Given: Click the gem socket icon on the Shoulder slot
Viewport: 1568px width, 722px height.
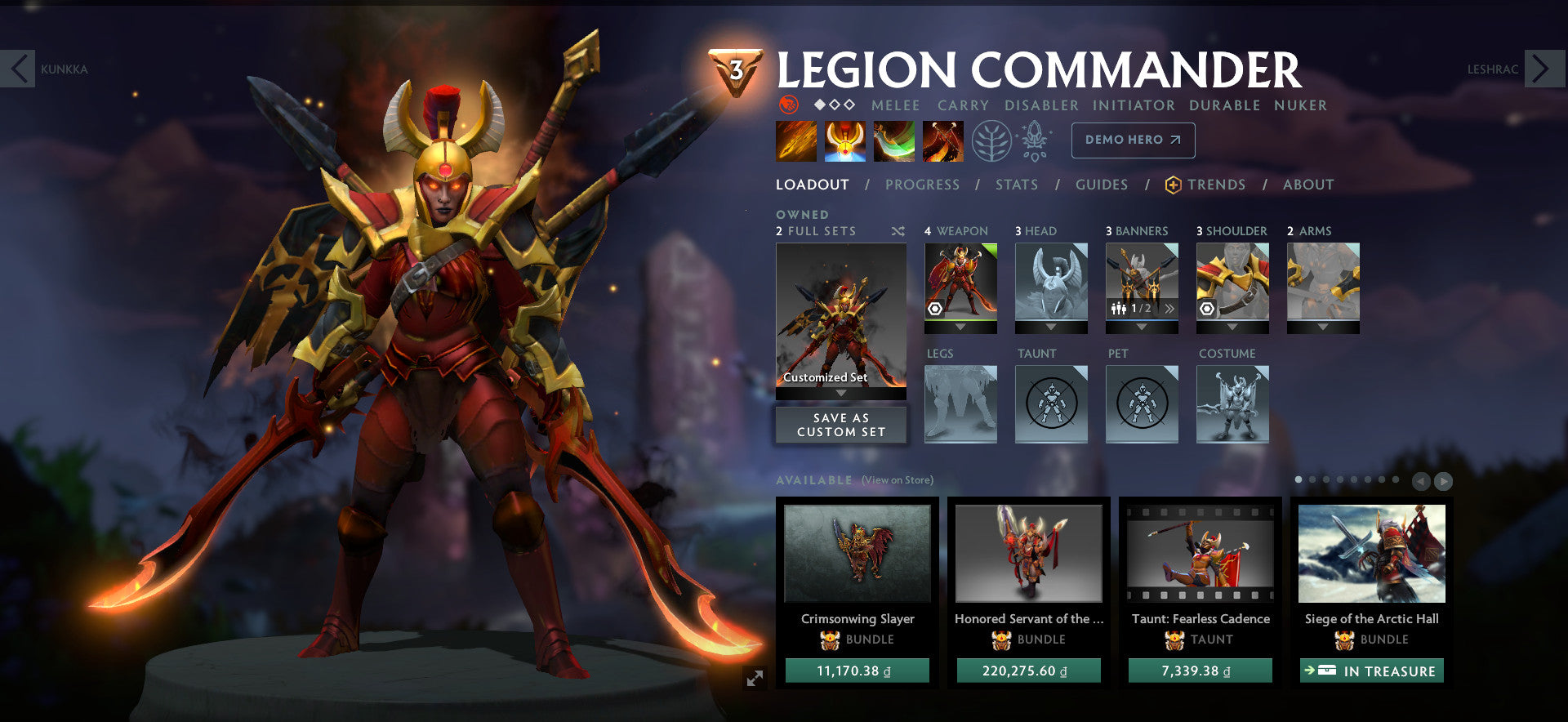Looking at the screenshot, I should click(1206, 308).
